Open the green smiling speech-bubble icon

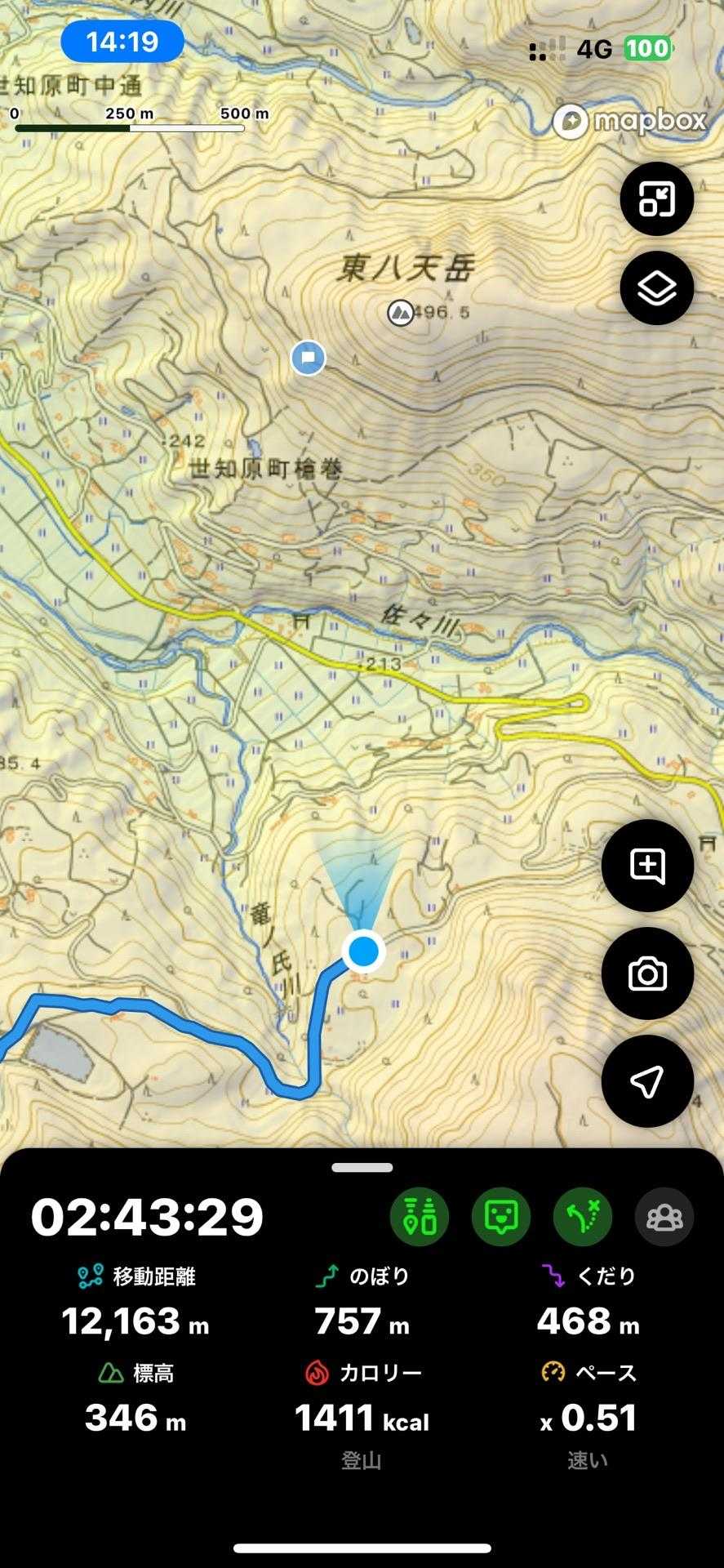click(501, 1217)
